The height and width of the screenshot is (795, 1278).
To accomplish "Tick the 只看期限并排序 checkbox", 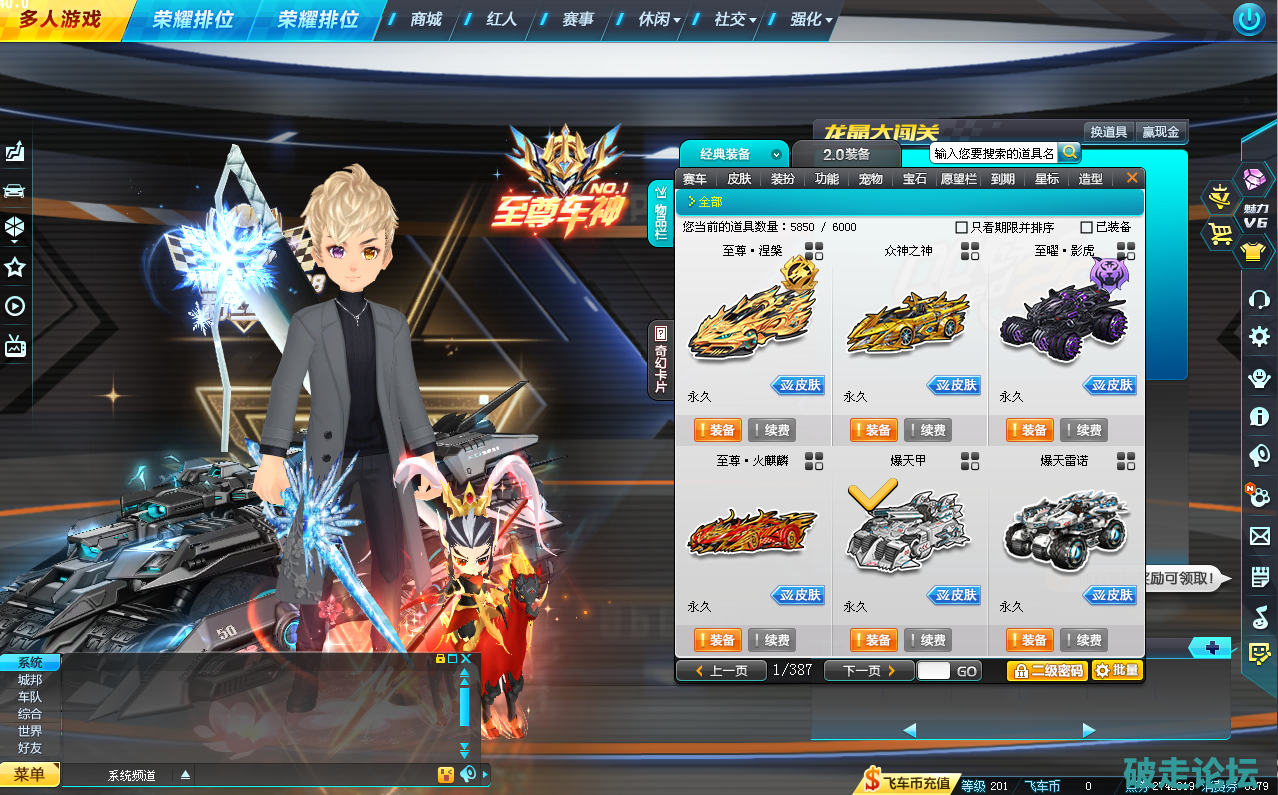I will [962, 227].
